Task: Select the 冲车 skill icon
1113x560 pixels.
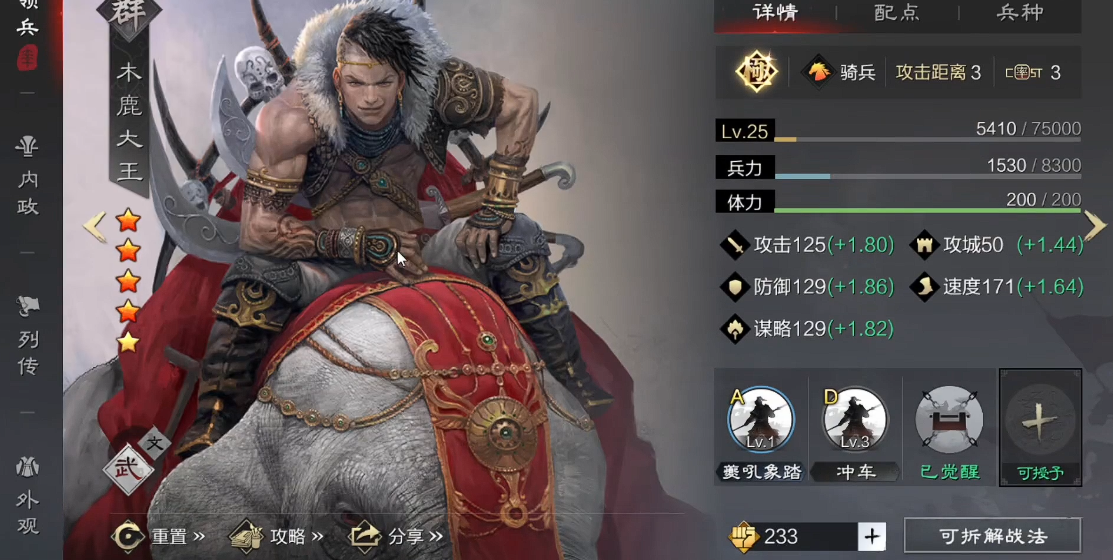Action: point(855,420)
